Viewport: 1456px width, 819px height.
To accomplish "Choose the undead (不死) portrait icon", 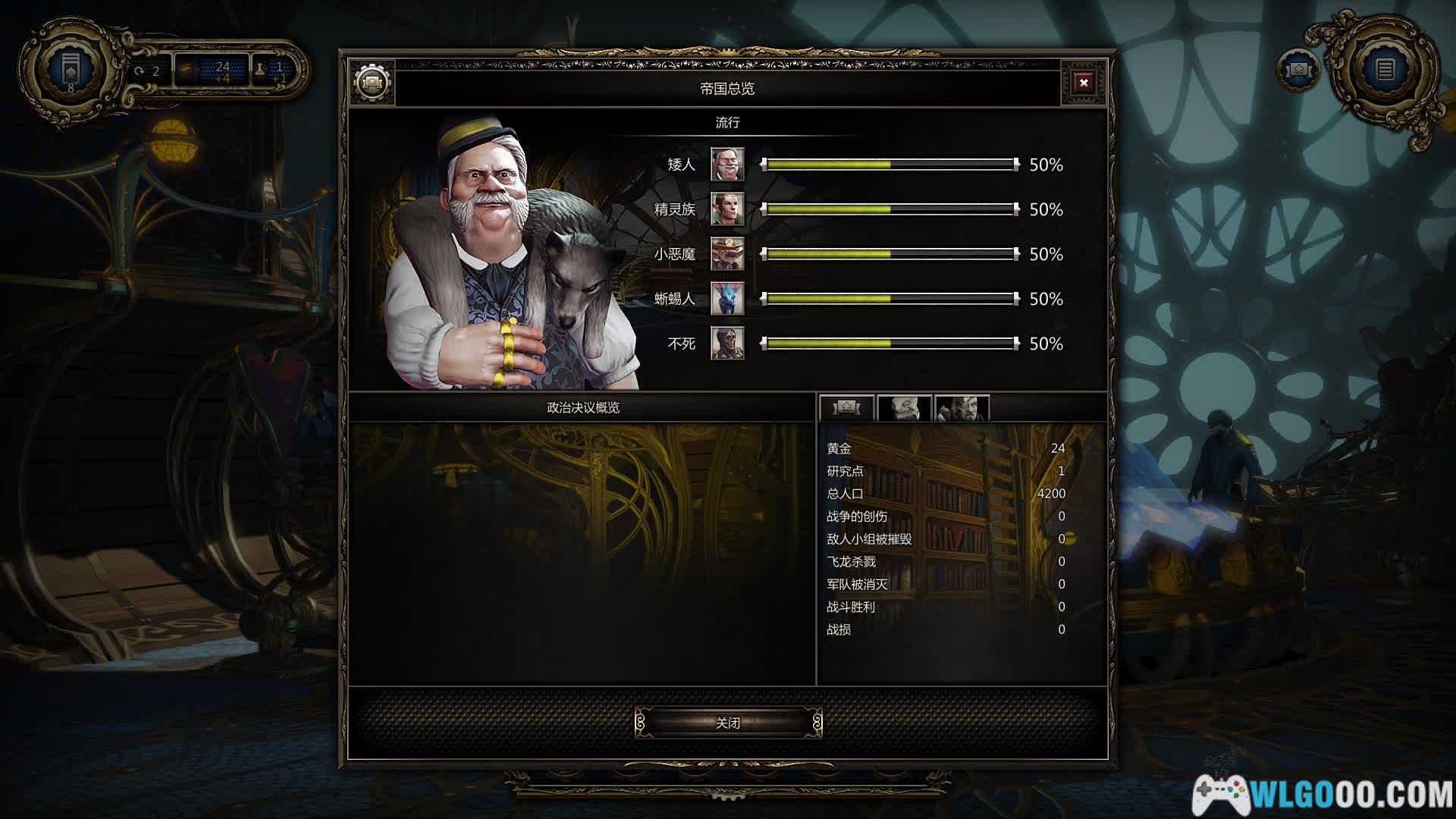I will point(727,344).
